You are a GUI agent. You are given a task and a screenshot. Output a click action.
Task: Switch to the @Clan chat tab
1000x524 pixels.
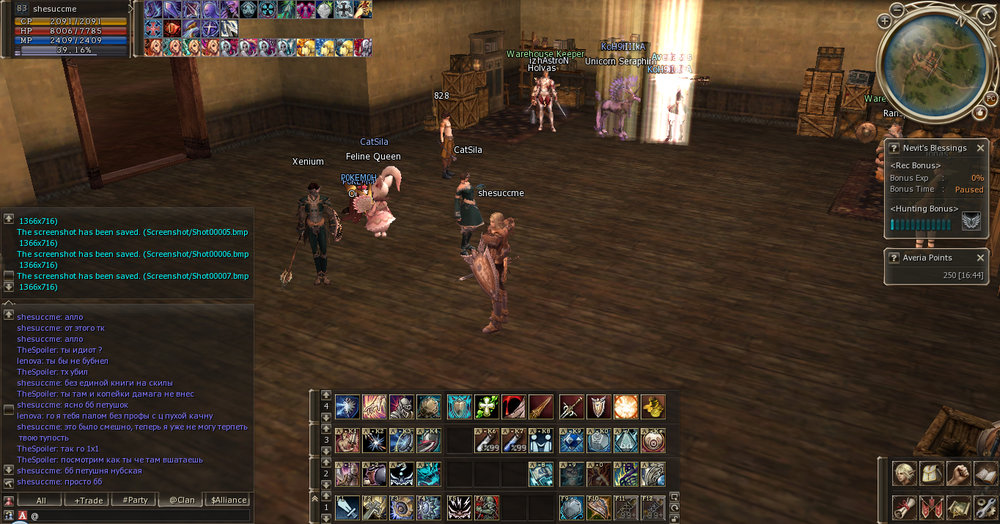[181, 499]
